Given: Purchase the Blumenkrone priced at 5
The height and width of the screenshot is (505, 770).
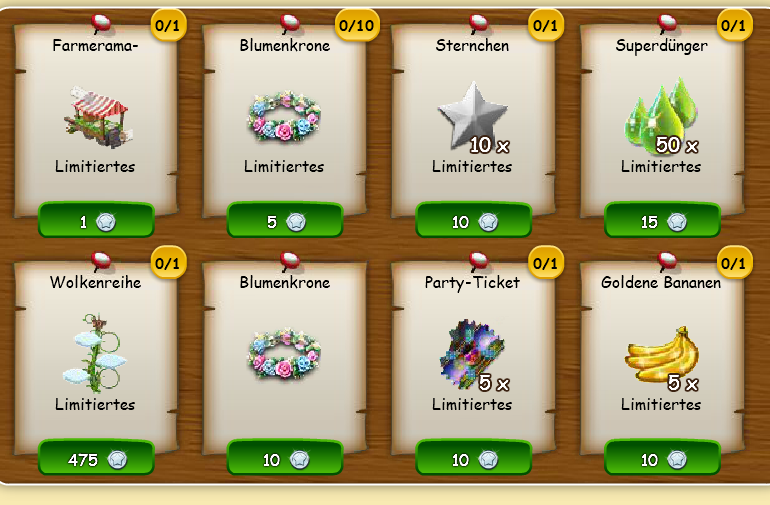Looking at the screenshot, I should click(285, 221).
